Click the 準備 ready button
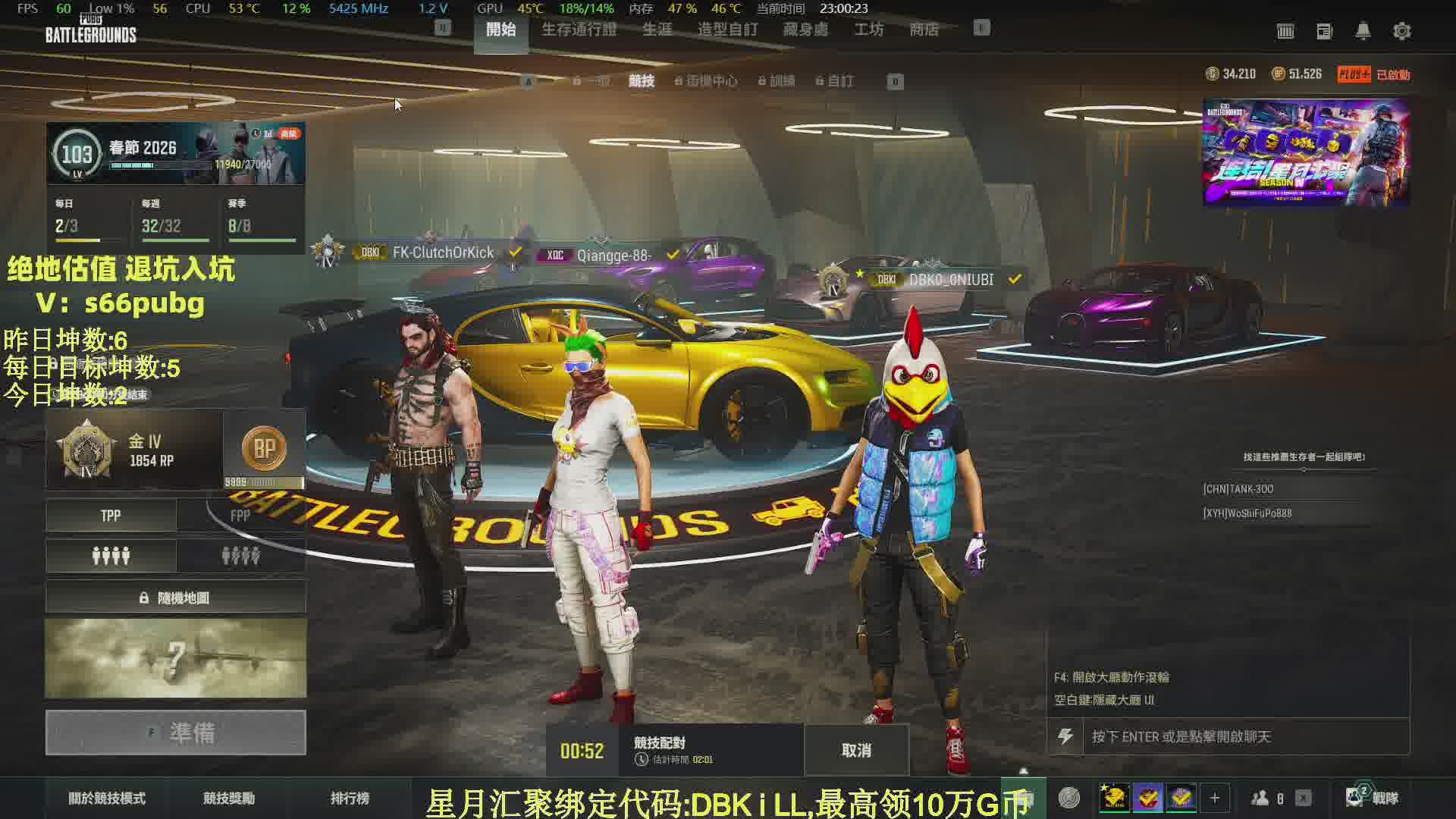The width and height of the screenshot is (1456, 819). pyautogui.click(x=176, y=733)
